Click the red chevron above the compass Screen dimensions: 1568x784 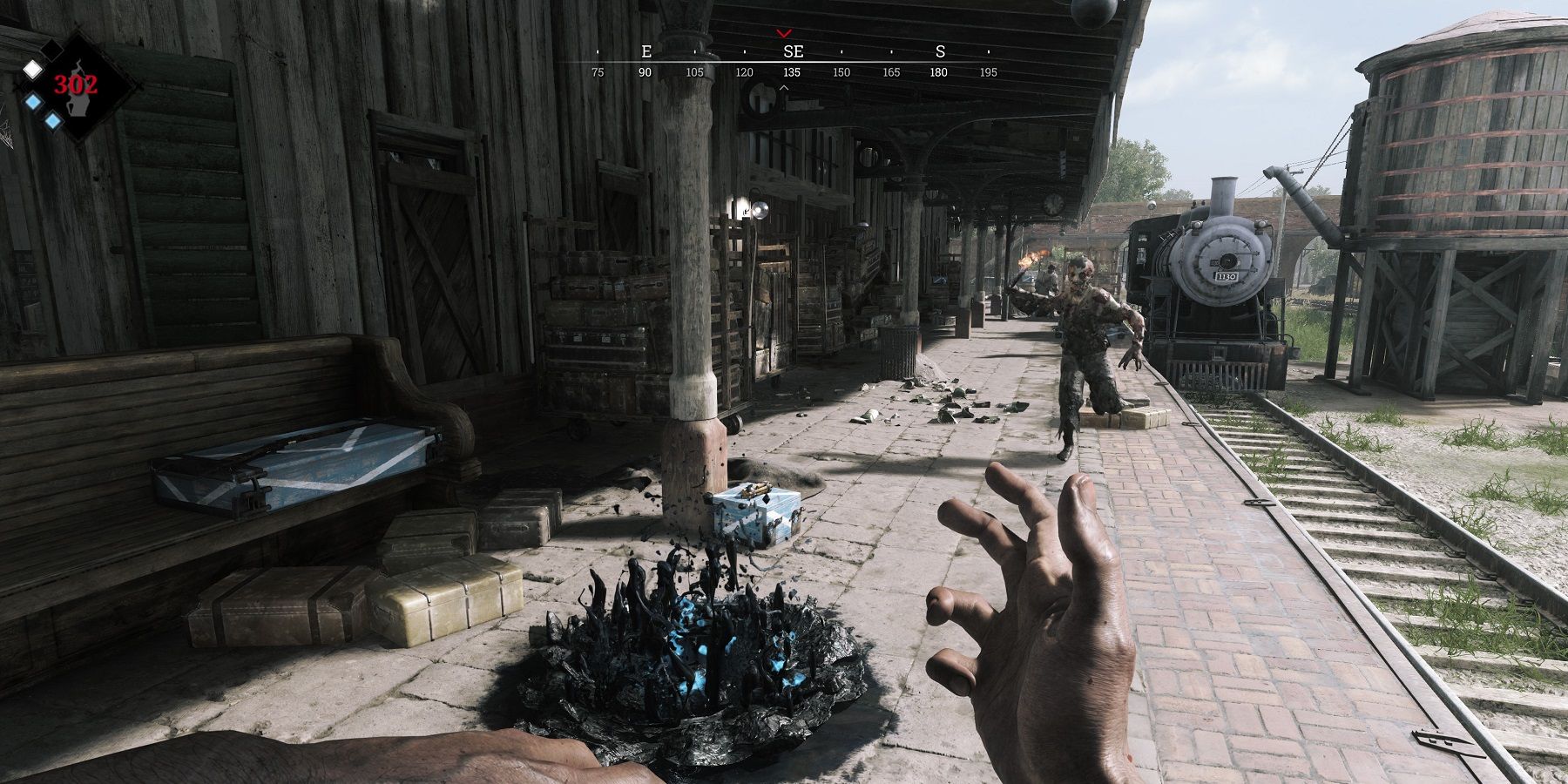(x=784, y=33)
